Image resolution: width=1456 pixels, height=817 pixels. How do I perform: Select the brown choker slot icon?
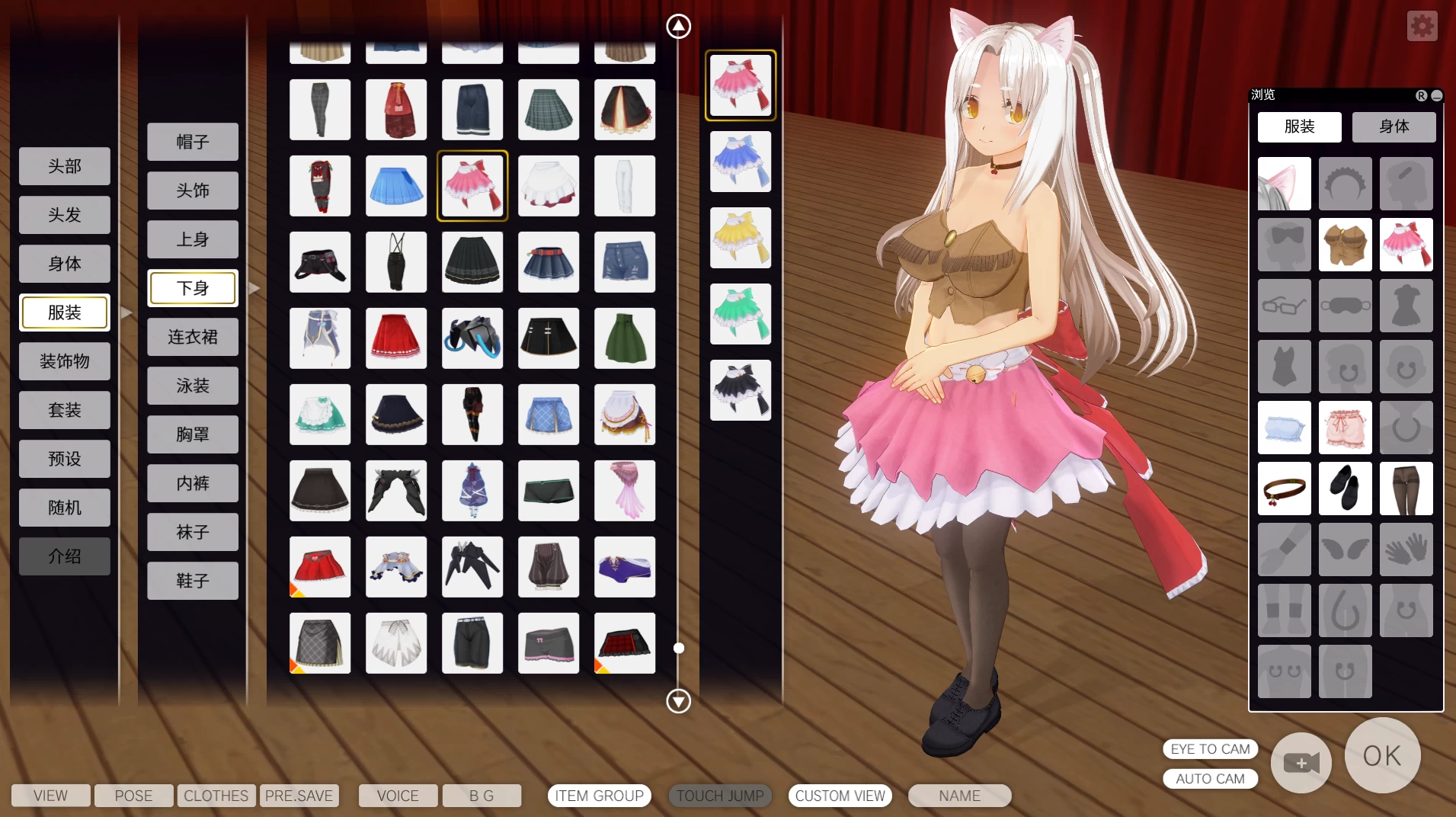pyautogui.click(x=1285, y=489)
